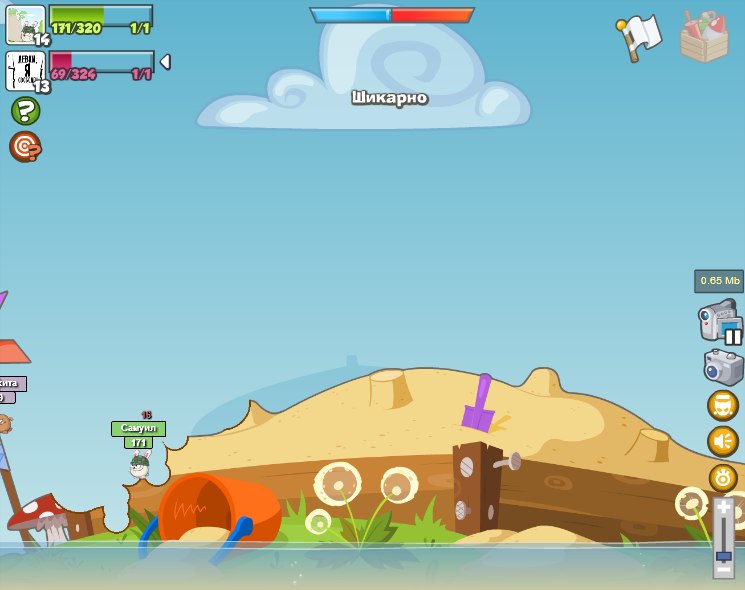This screenshot has width=745, height=590.
Task: Collapse the player panel with the white arrow
Action: 165,62
